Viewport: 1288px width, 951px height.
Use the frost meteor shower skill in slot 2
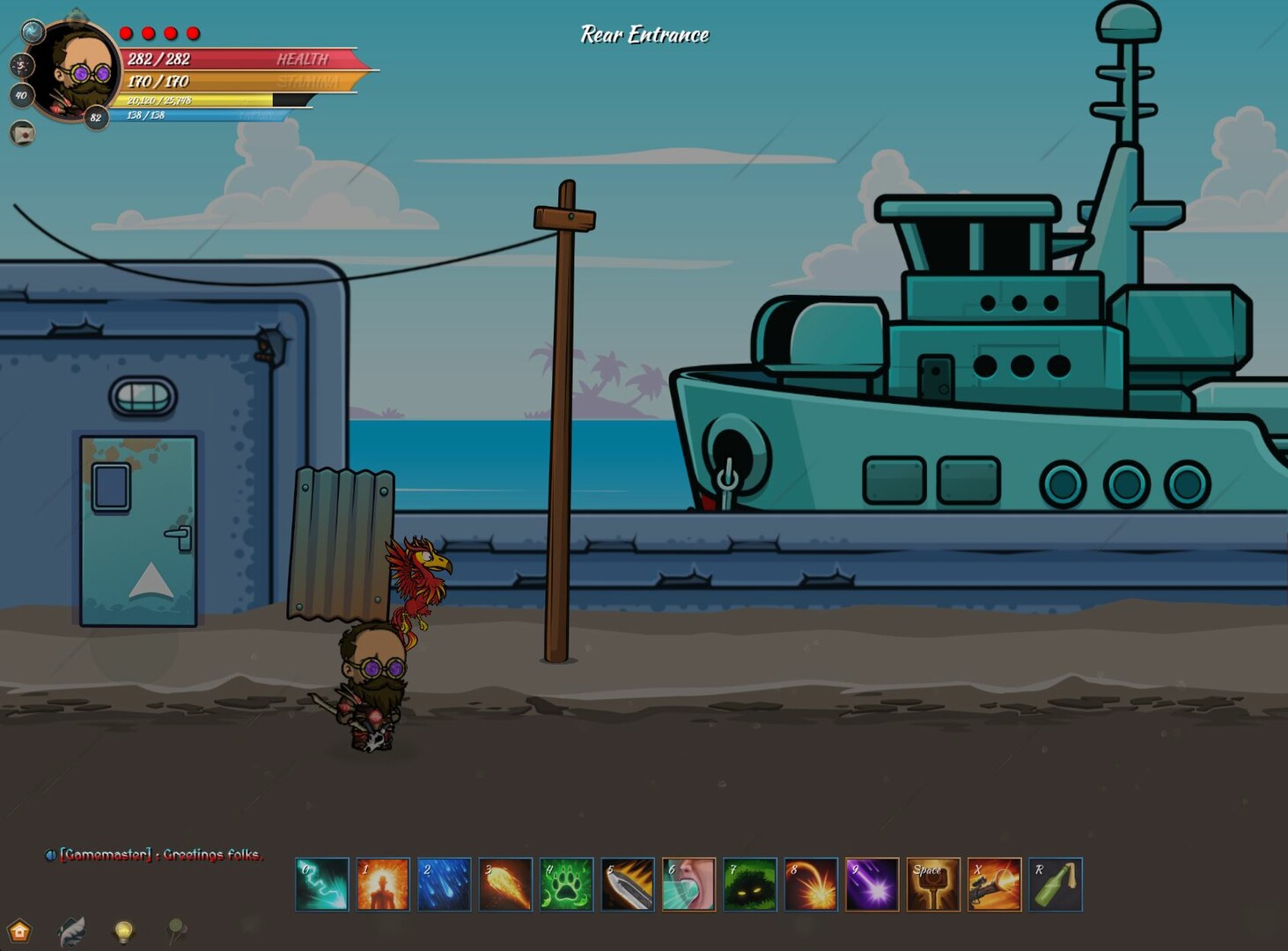[444, 885]
